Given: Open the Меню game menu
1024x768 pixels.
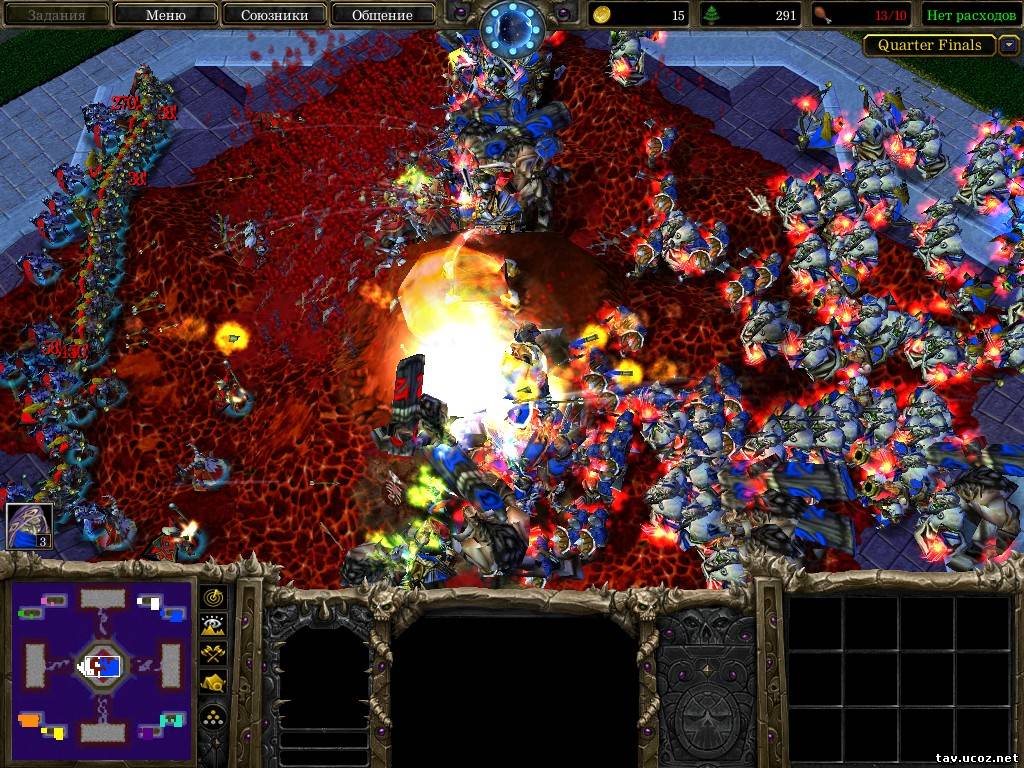Looking at the screenshot, I should [165, 15].
